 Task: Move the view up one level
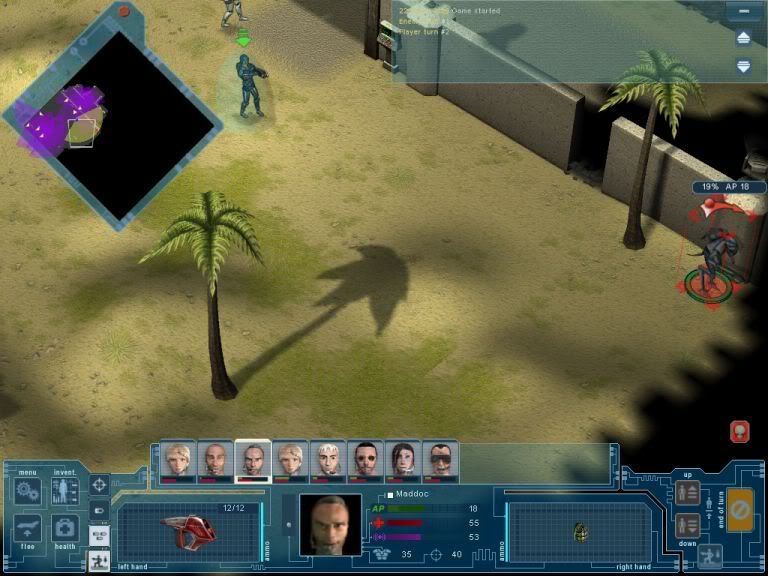point(688,492)
